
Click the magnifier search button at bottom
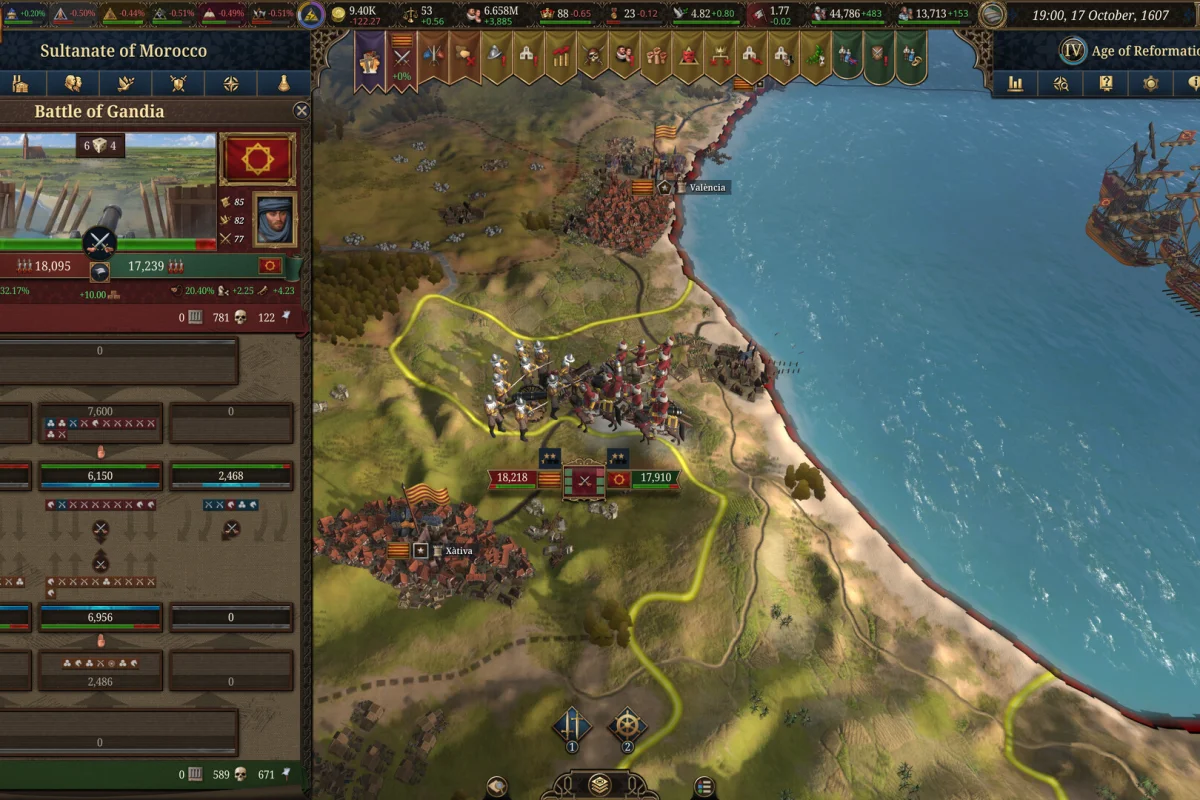(497, 787)
